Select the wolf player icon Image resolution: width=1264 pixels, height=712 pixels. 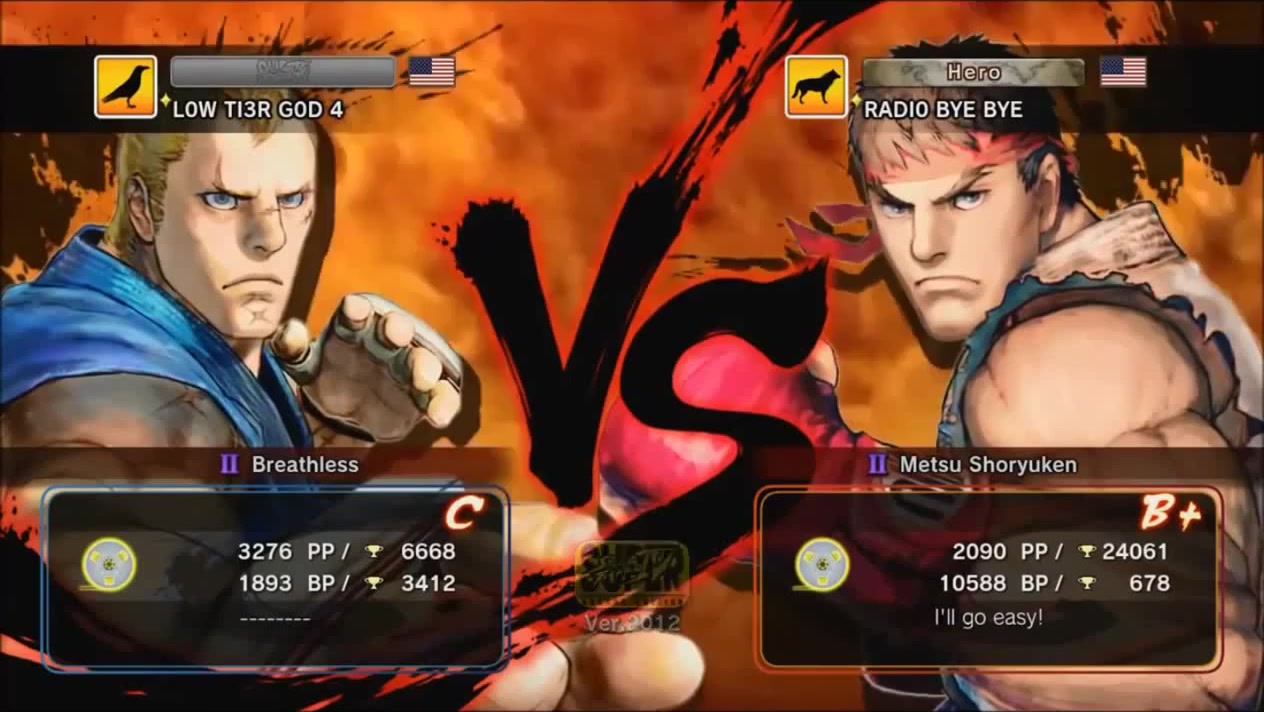[816, 87]
